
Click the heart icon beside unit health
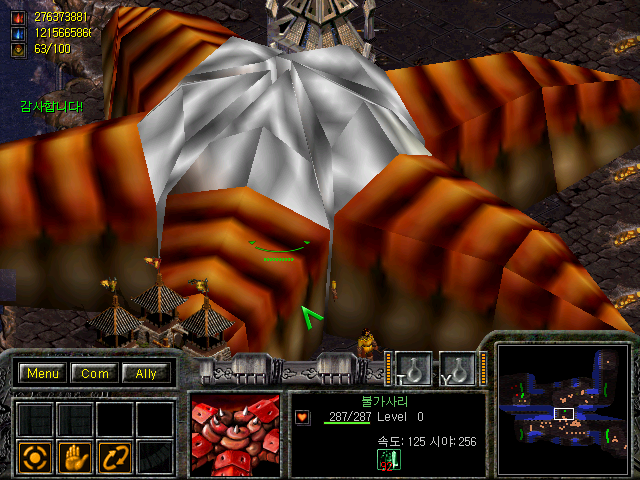tap(303, 416)
